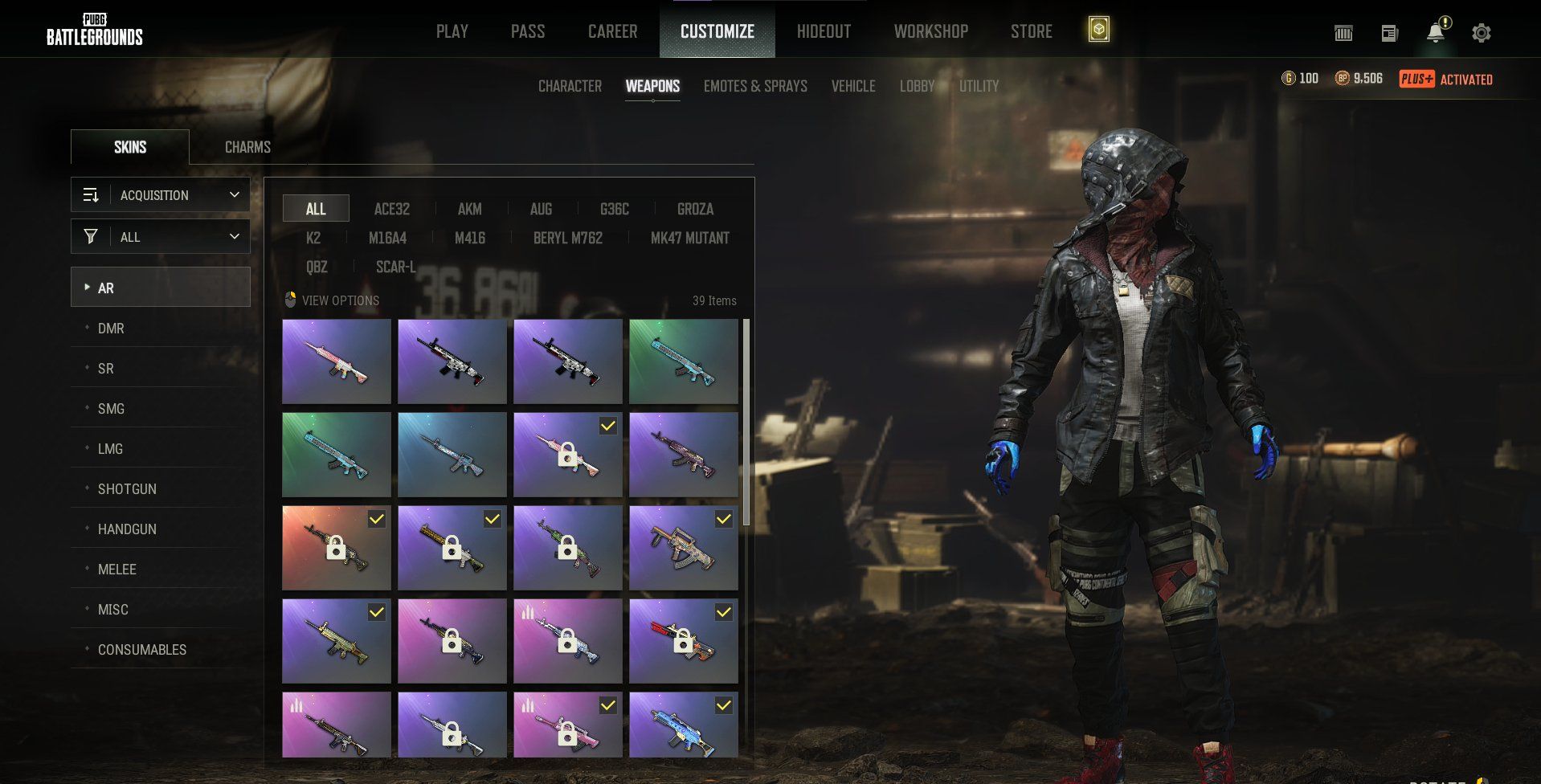1541x784 pixels.
Task: Click the yellow crate icon beside Store
Action: tap(1098, 31)
